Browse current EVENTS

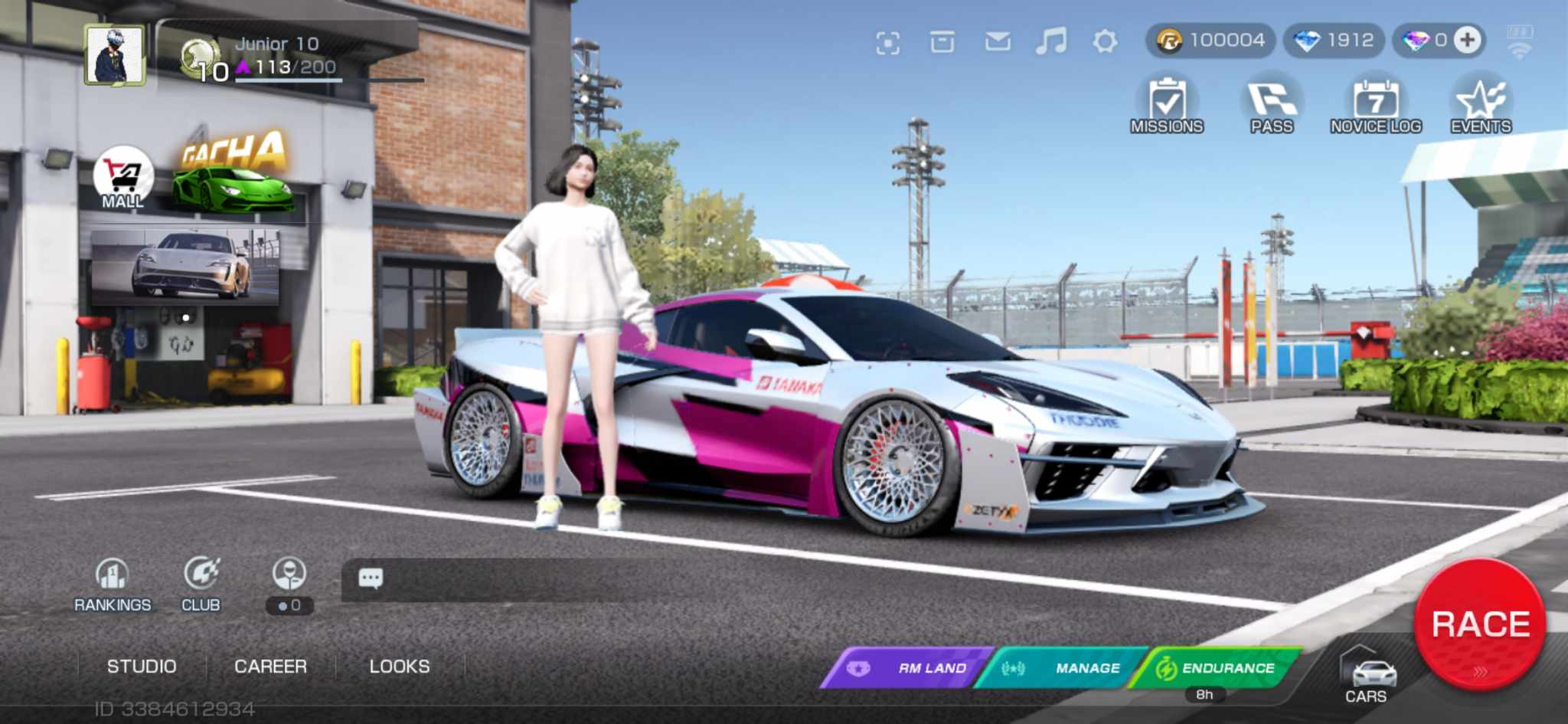tap(1481, 106)
